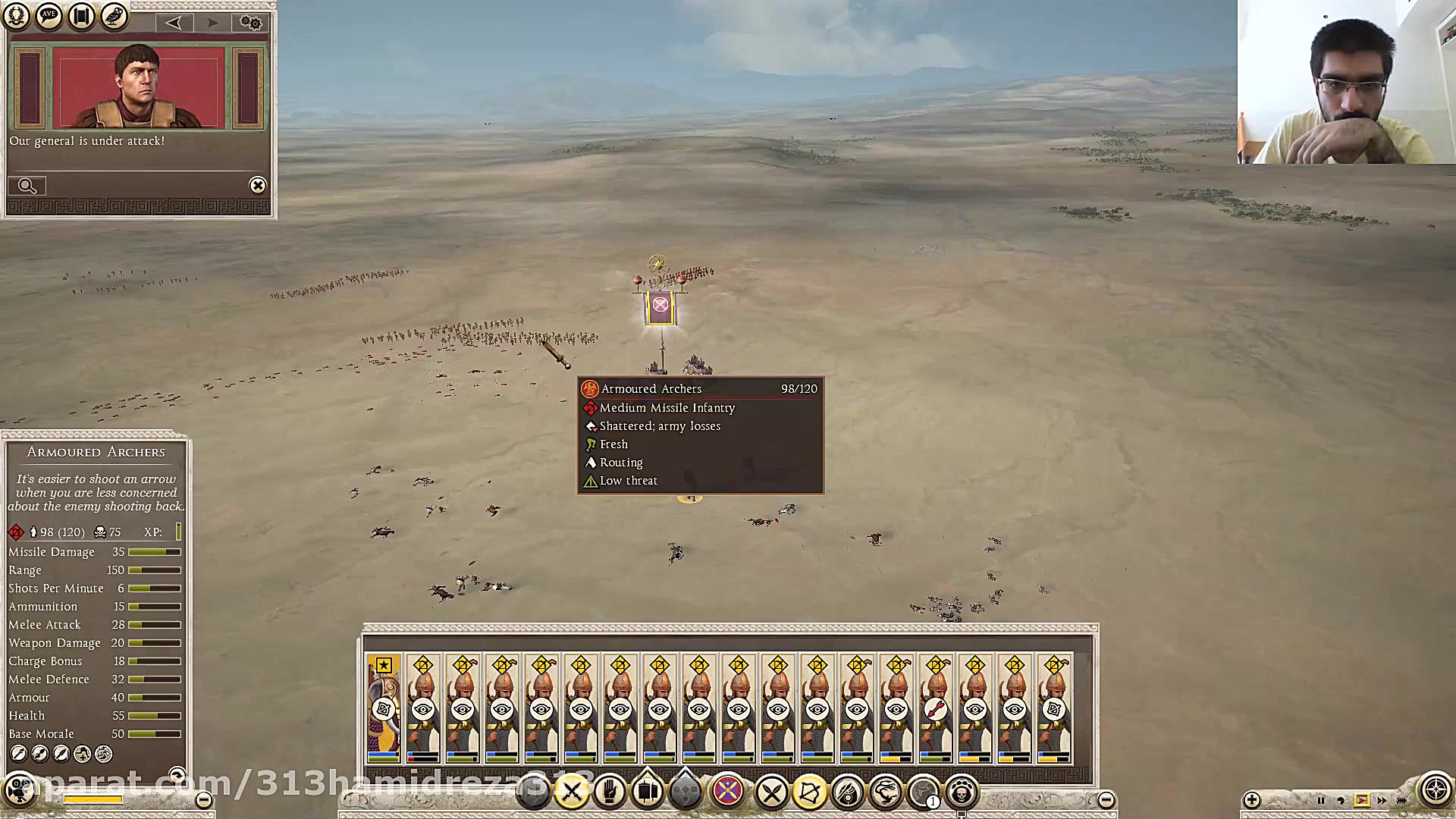This screenshot has height=819, width=1456.
Task: Click the purple faction shield button
Action: coord(728,792)
